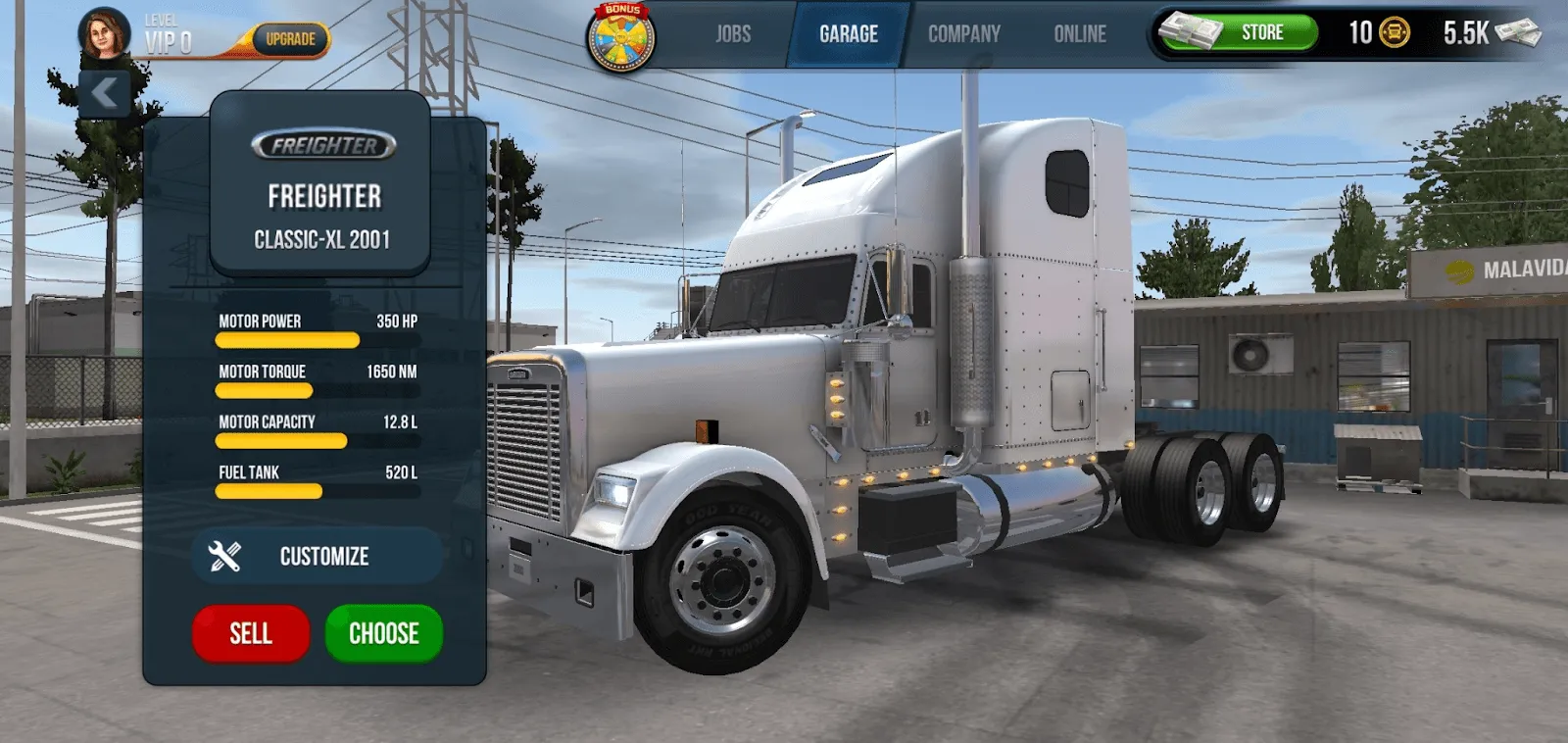
Task: Go back with the arrow button
Action: (x=104, y=94)
